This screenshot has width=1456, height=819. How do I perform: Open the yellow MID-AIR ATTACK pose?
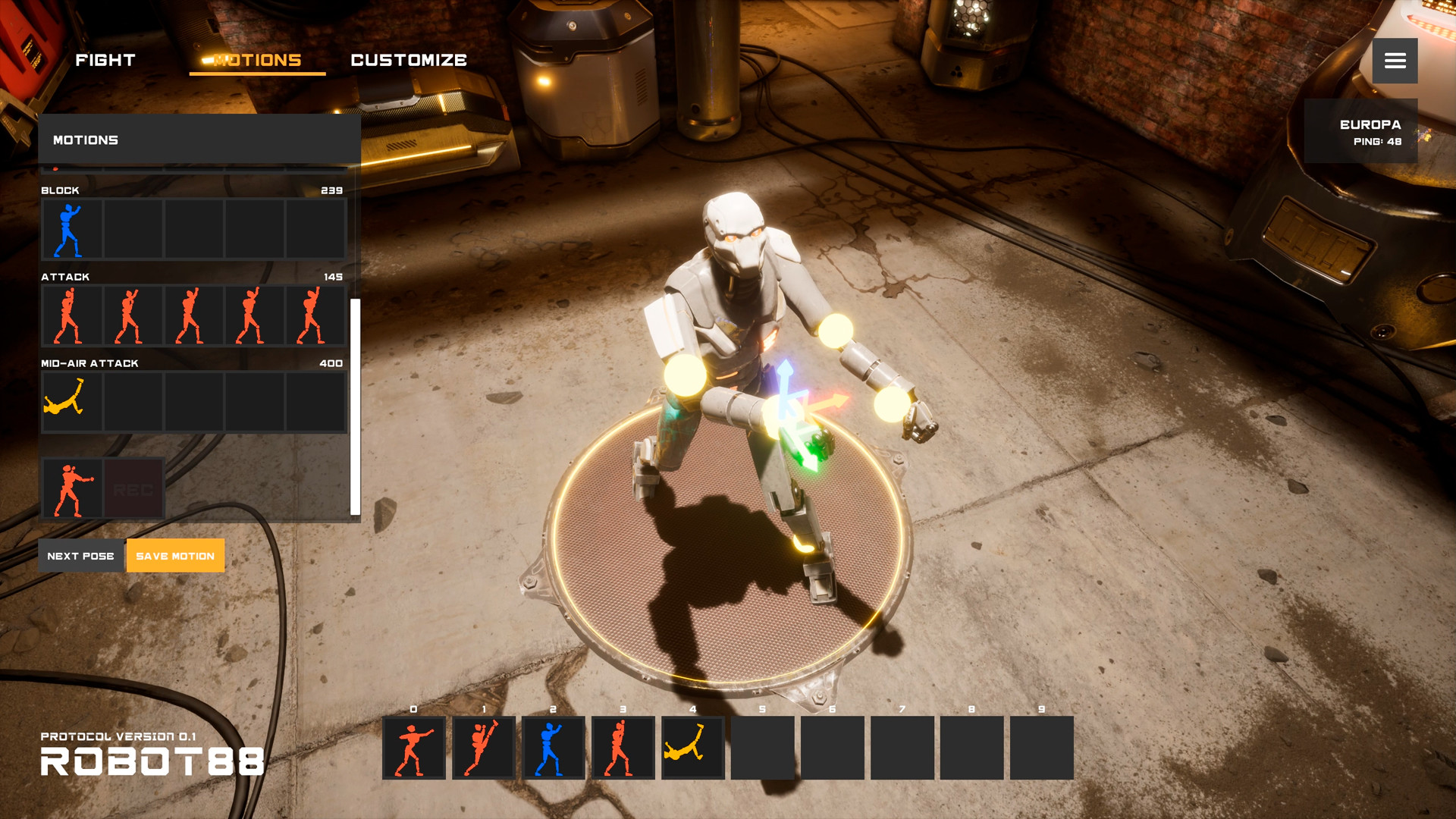point(71,401)
